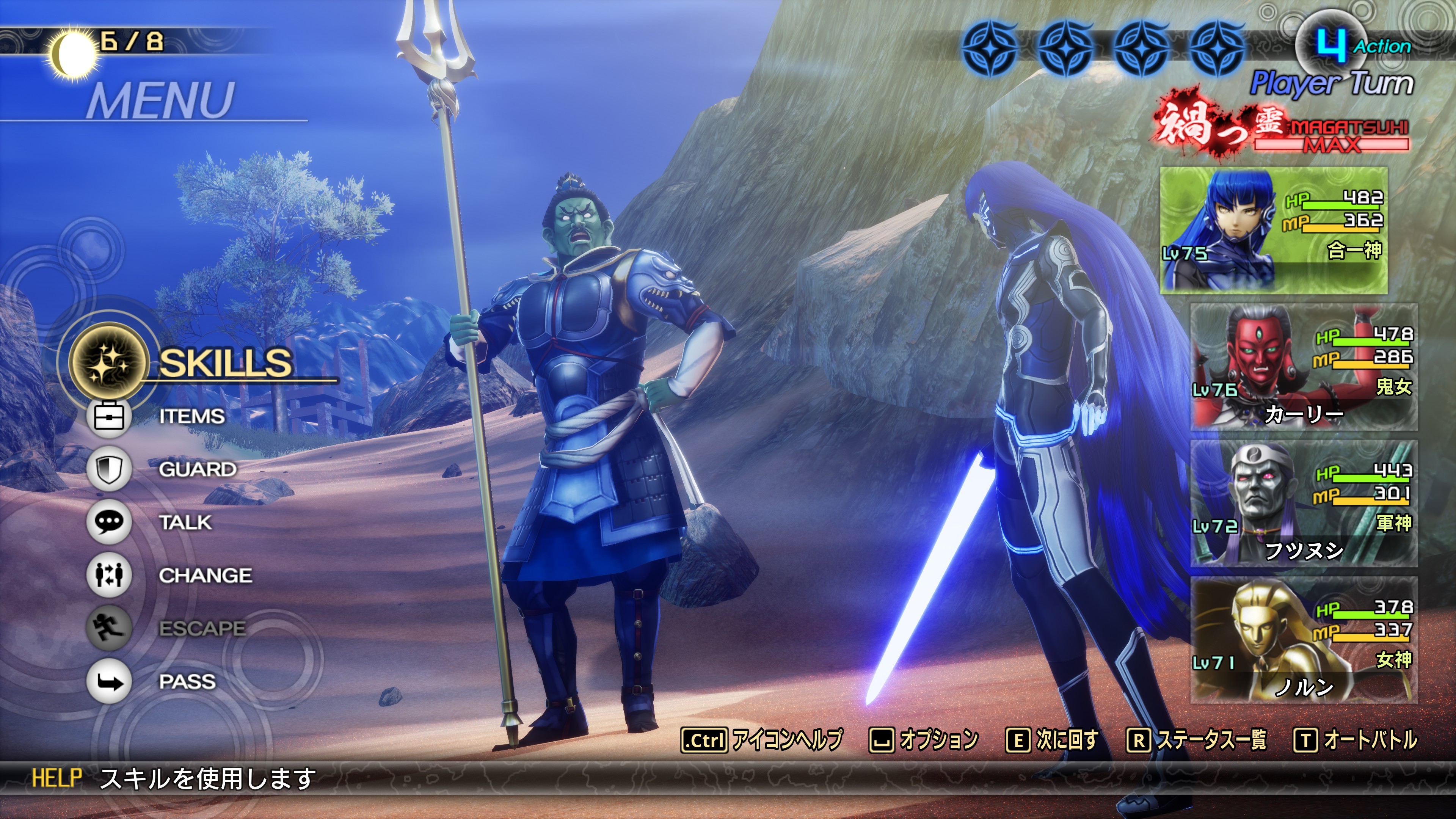Select the Lv75 protagonist party panel
The width and height of the screenshot is (1456, 819).
[x=1274, y=230]
